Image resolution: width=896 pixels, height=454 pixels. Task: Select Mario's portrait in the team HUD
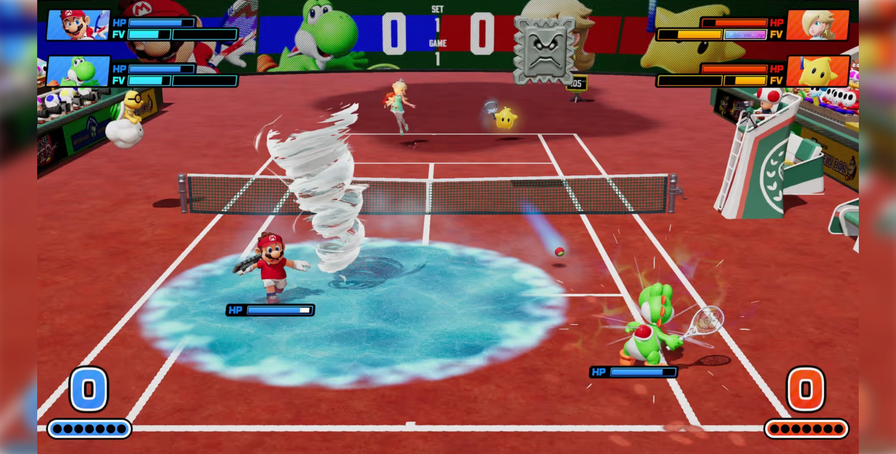point(77,25)
